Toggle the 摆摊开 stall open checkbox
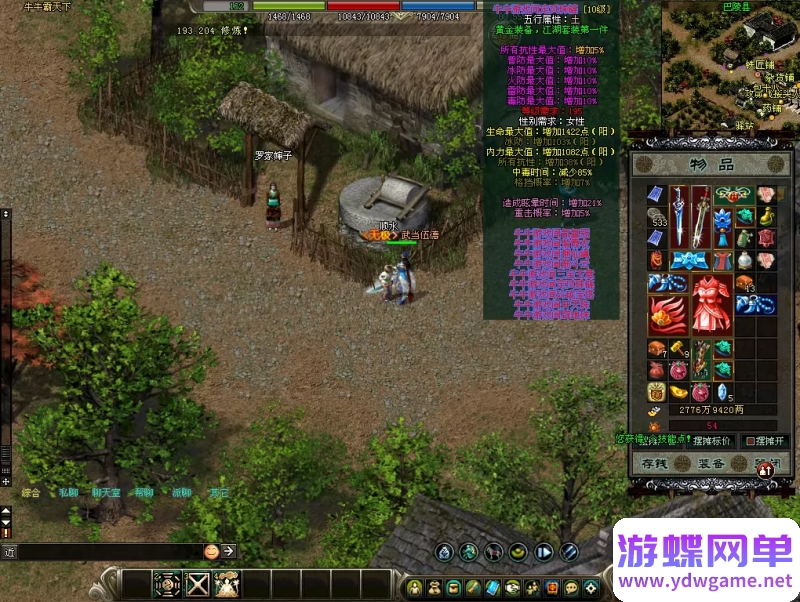Viewport: 800px width, 602px height. tap(749, 440)
